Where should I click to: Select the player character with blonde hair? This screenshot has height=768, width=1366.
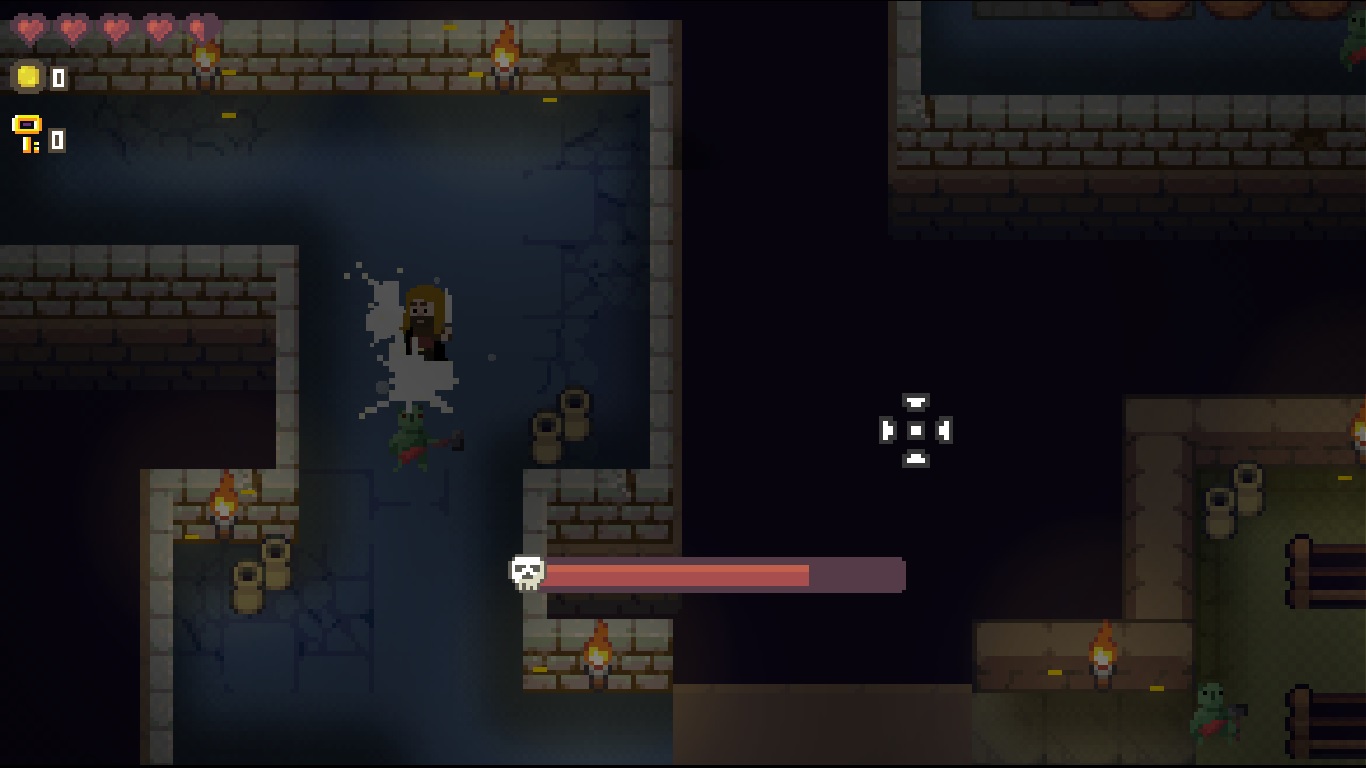click(425, 320)
